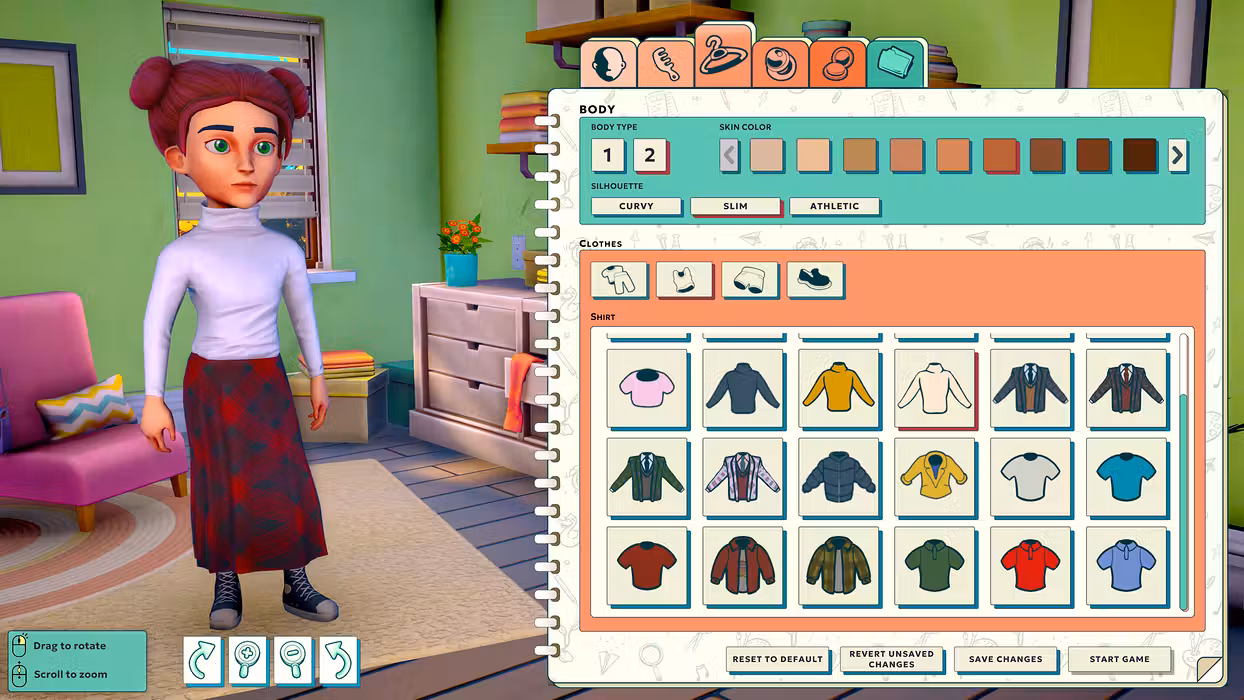Open the shoes clothing category
The height and width of the screenshot is (700, 1244).
click(815, 280)
